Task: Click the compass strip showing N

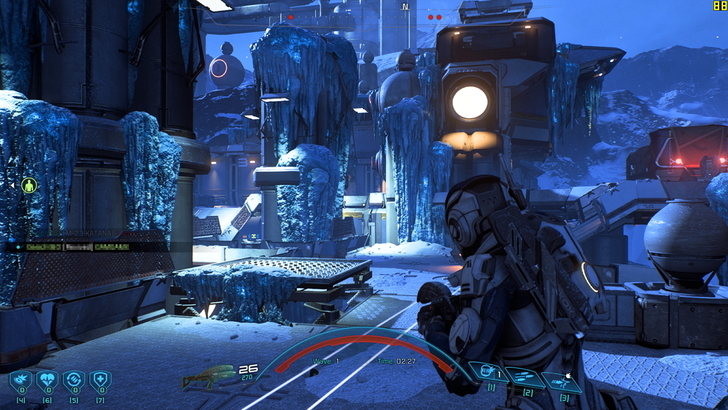Action: click(x=405, y=8)
